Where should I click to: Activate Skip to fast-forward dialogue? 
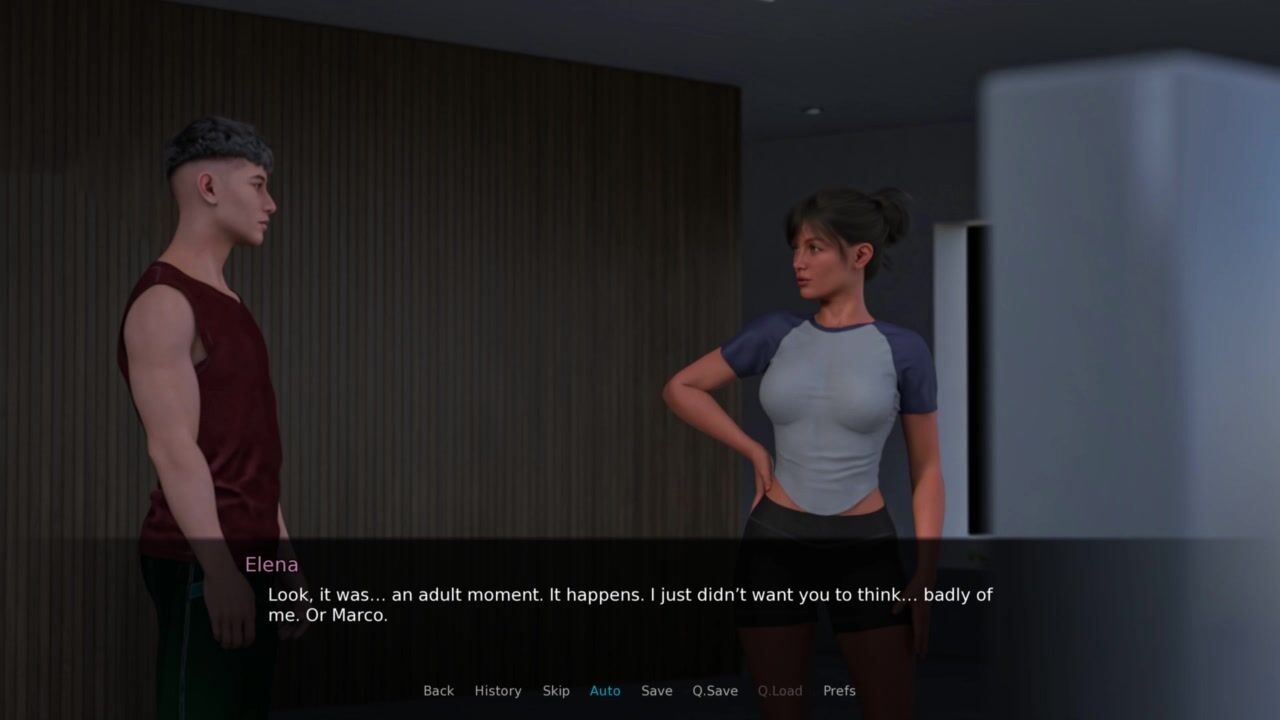(556, 691)
